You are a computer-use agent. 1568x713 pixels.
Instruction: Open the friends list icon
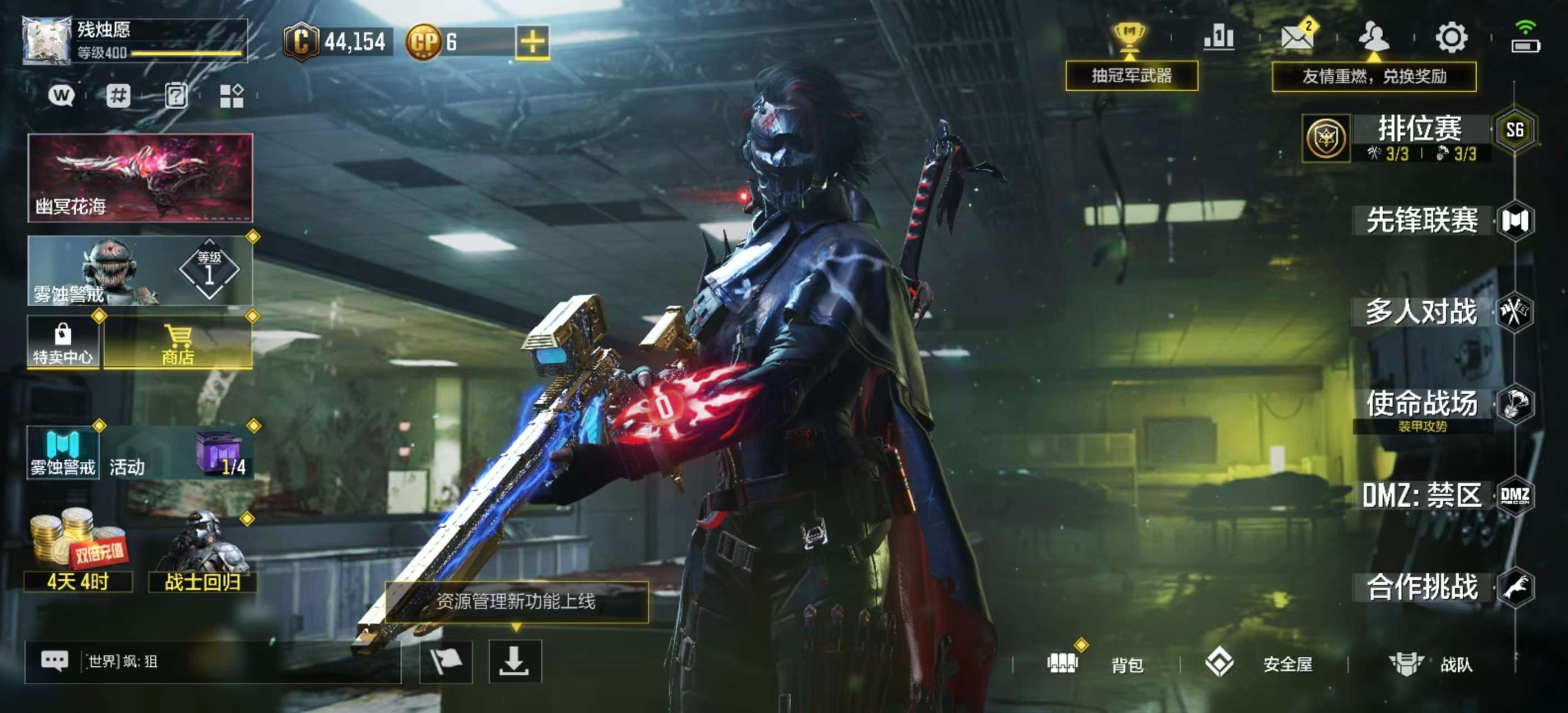pos(1373,38)
